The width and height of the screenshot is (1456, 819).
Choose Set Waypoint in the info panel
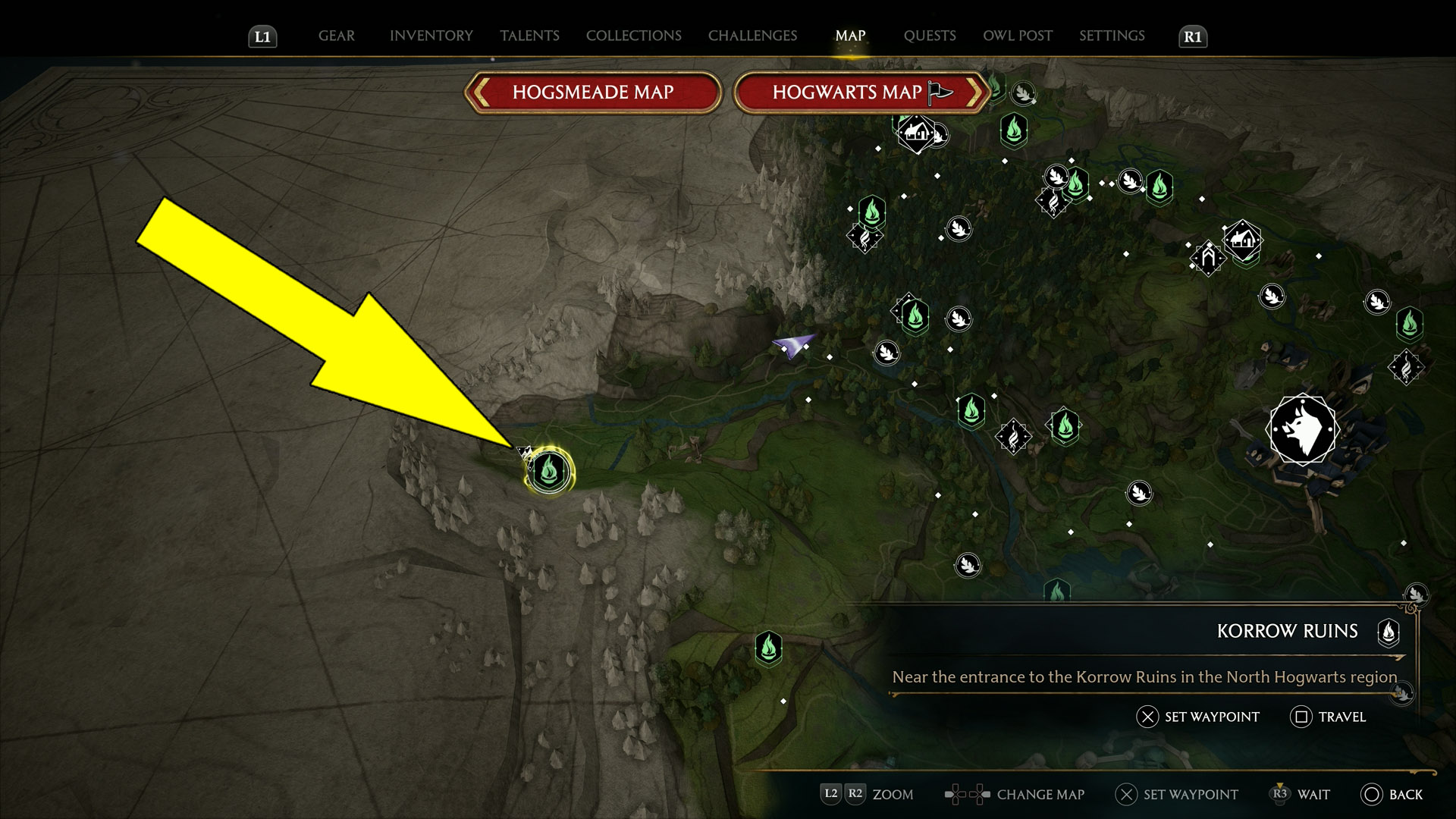click(1197, 717)
